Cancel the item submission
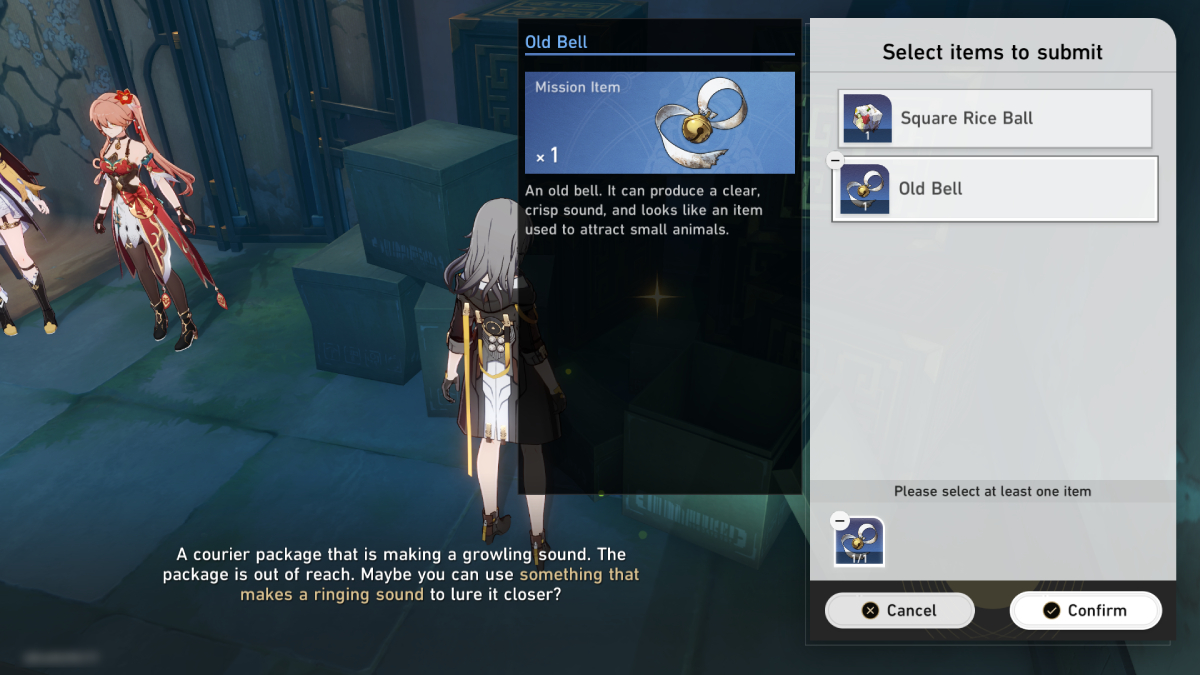The image size is (1200, 675). pyautogui.click(x=899, y=610)
